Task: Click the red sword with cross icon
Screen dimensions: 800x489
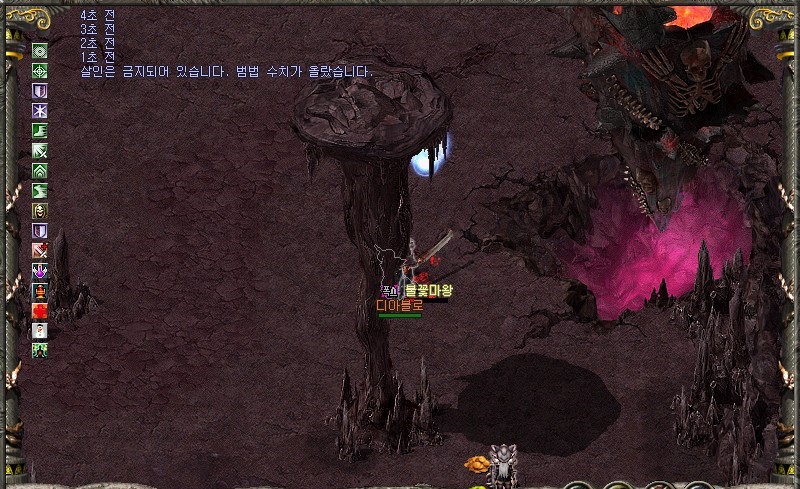Action: (40, 251)
